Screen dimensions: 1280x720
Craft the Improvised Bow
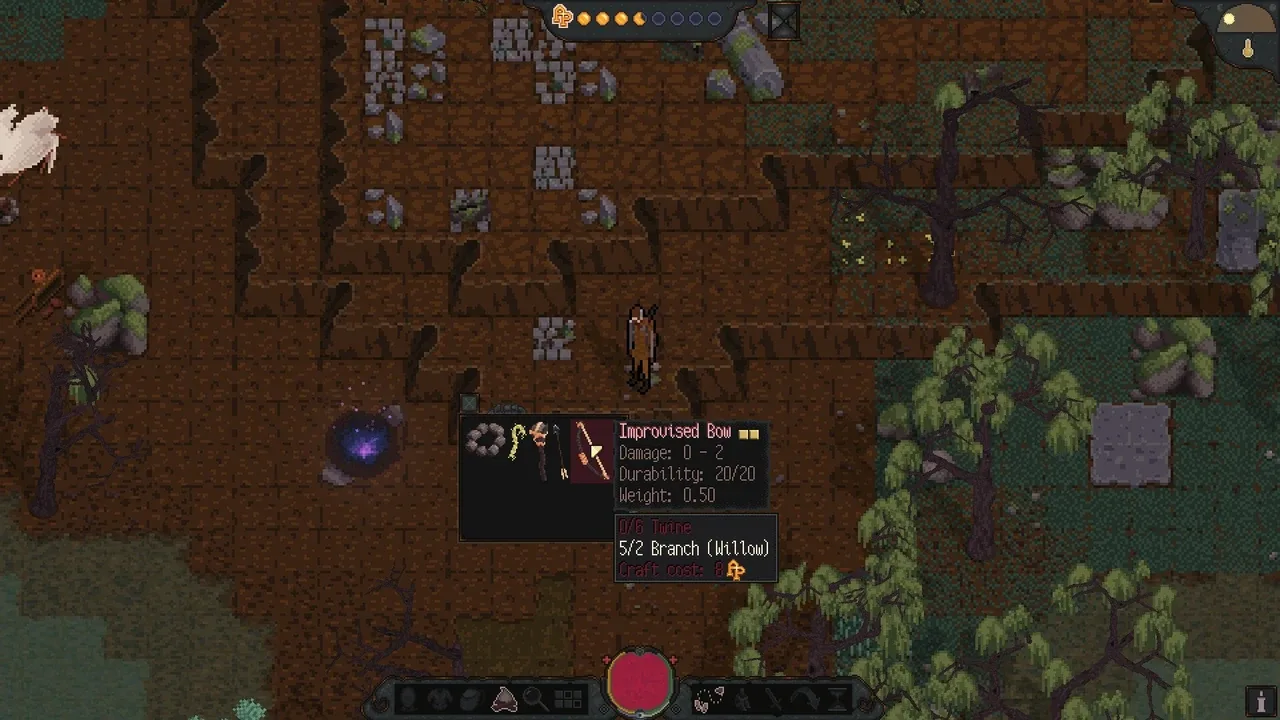click(x=592, y=451)
